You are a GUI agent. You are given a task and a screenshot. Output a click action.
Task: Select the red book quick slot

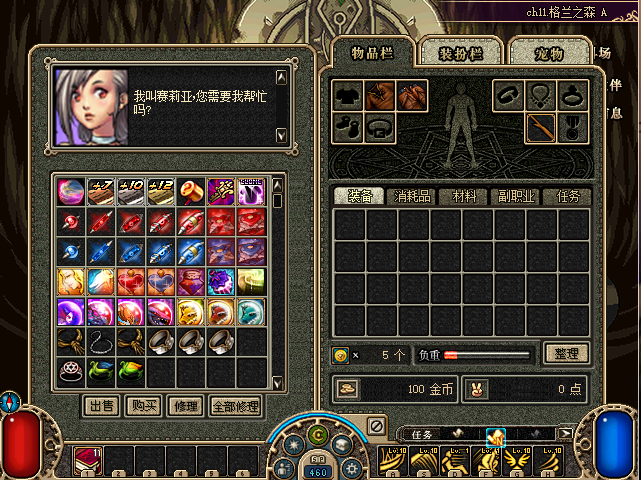pyautogui.click(x=87, y=461)
